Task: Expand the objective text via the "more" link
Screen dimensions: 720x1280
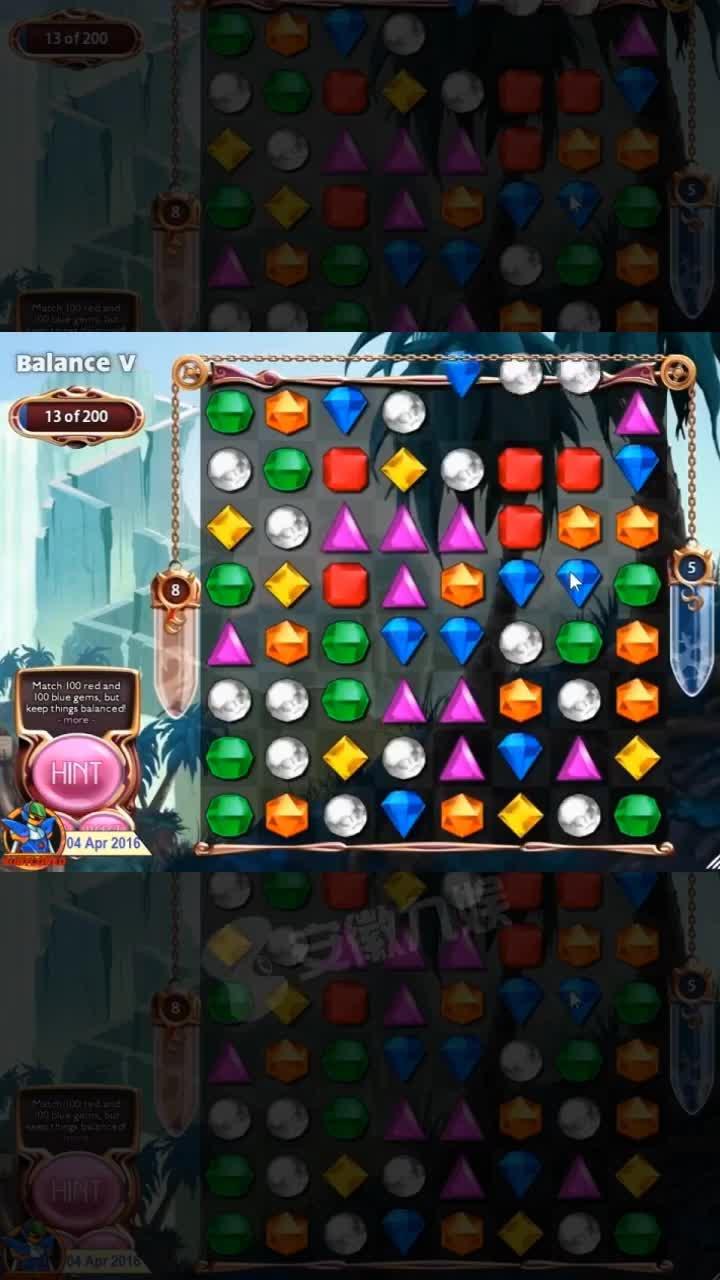Action: pos(77,720)
